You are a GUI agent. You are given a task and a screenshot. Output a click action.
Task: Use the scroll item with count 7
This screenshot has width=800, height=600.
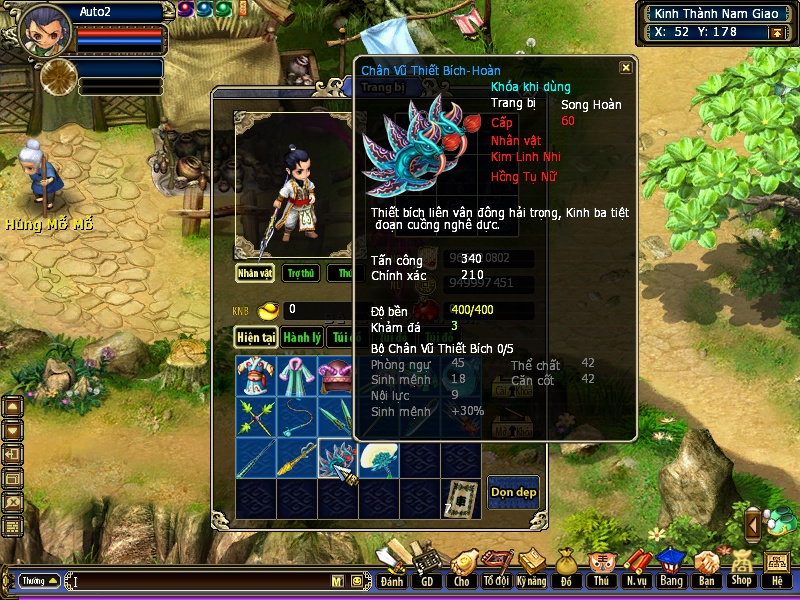click(460, 497)
